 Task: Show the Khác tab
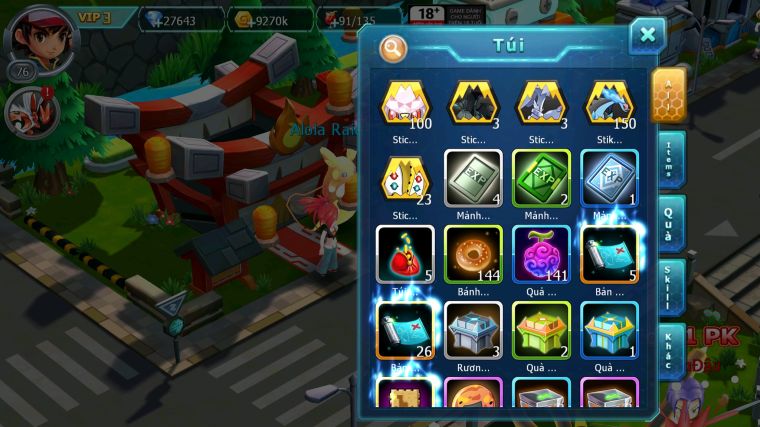(669, 350)
